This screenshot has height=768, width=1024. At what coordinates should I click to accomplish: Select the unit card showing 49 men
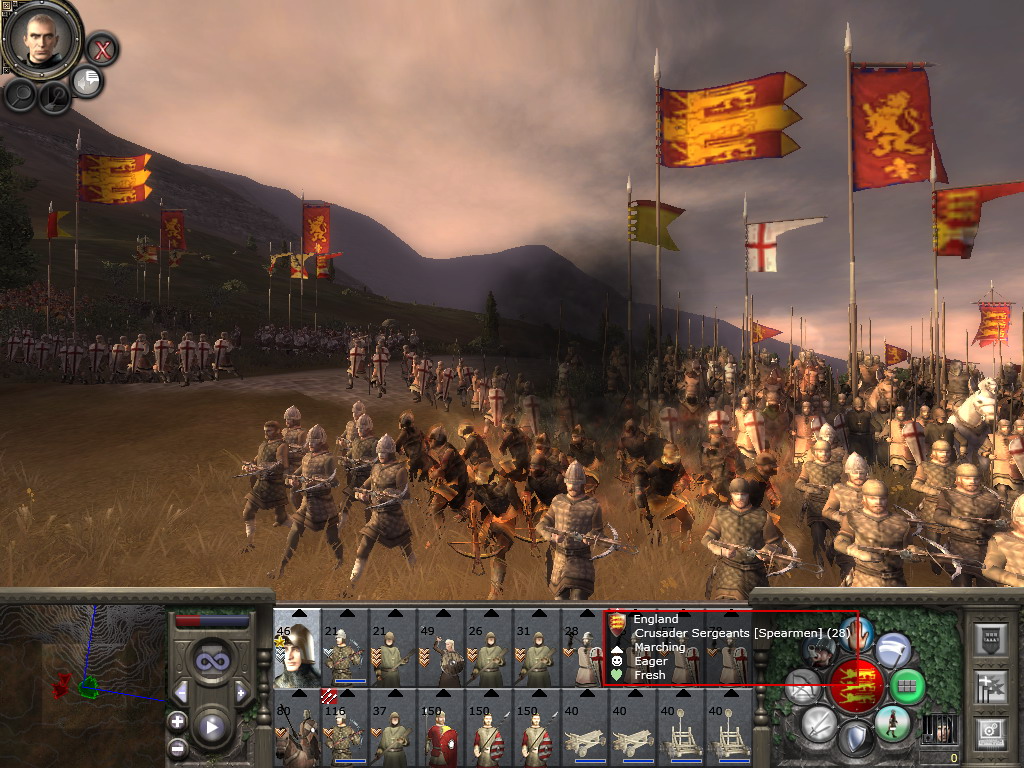[441, 648]
